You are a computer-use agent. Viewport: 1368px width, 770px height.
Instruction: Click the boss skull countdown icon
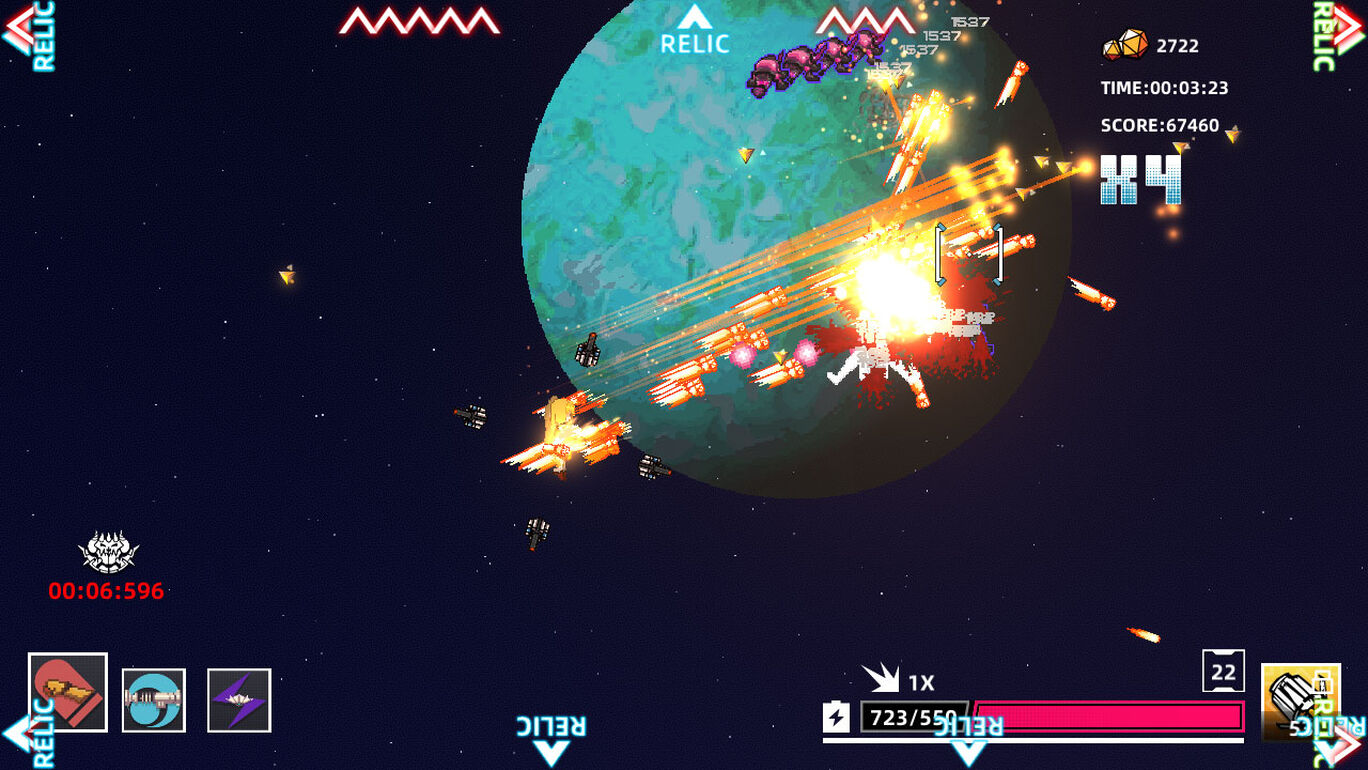(108, 552)
